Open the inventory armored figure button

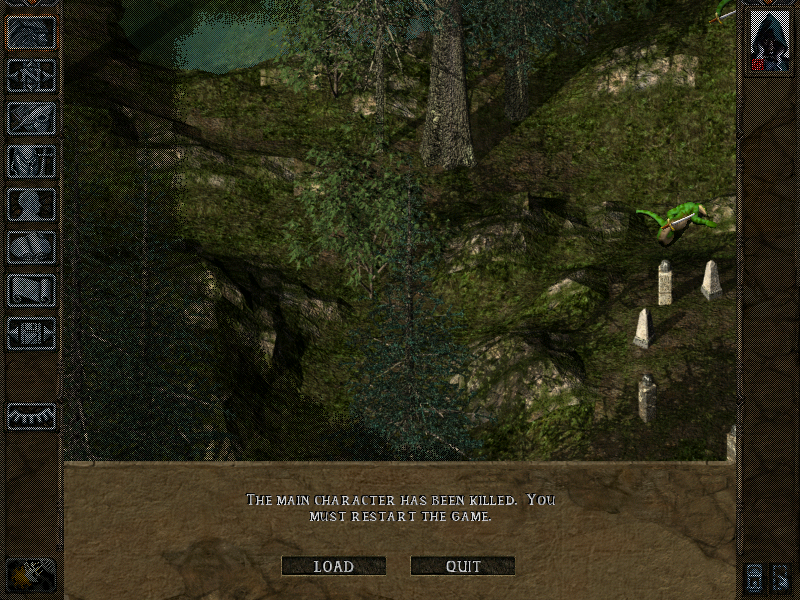[x=31, y=161]
